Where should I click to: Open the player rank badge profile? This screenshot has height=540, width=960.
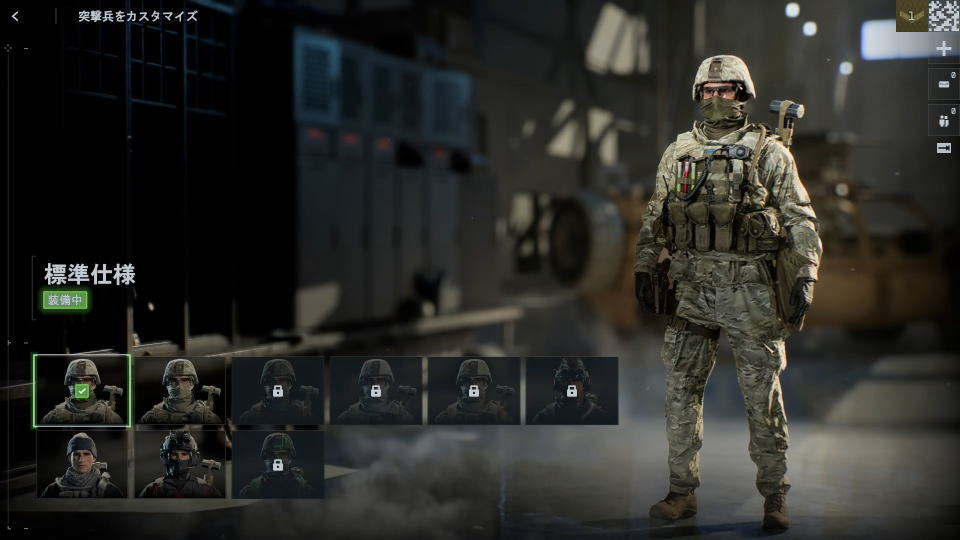(911, 16)
